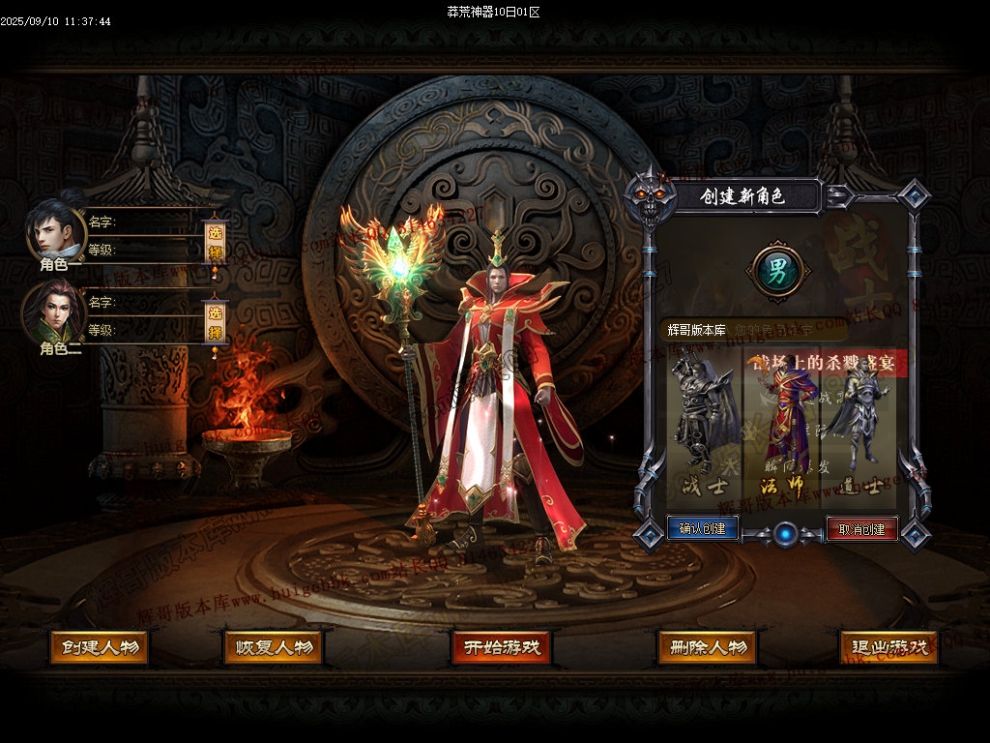Exit via the 退出游戏 button

pyautogui.click(x=888, y=647)
